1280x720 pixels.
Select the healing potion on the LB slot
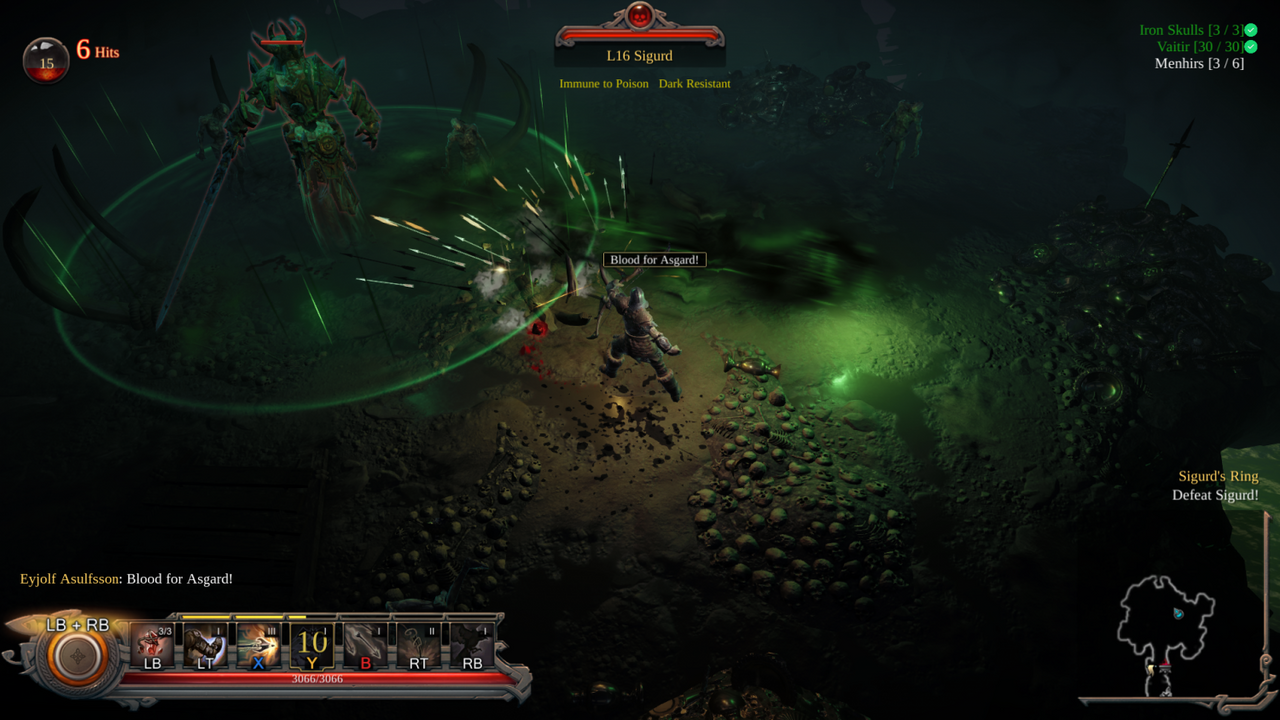(152, 640)
